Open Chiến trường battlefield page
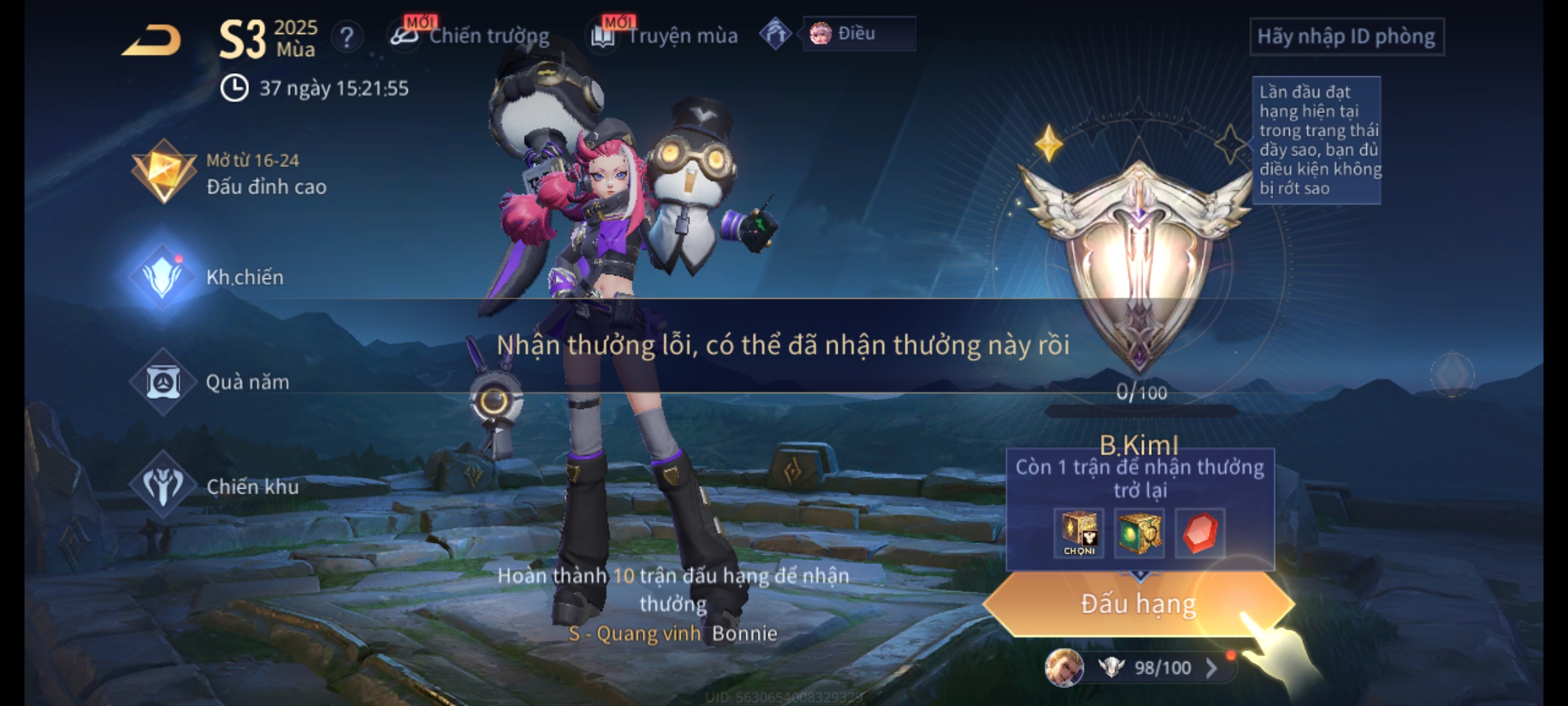 472,36
